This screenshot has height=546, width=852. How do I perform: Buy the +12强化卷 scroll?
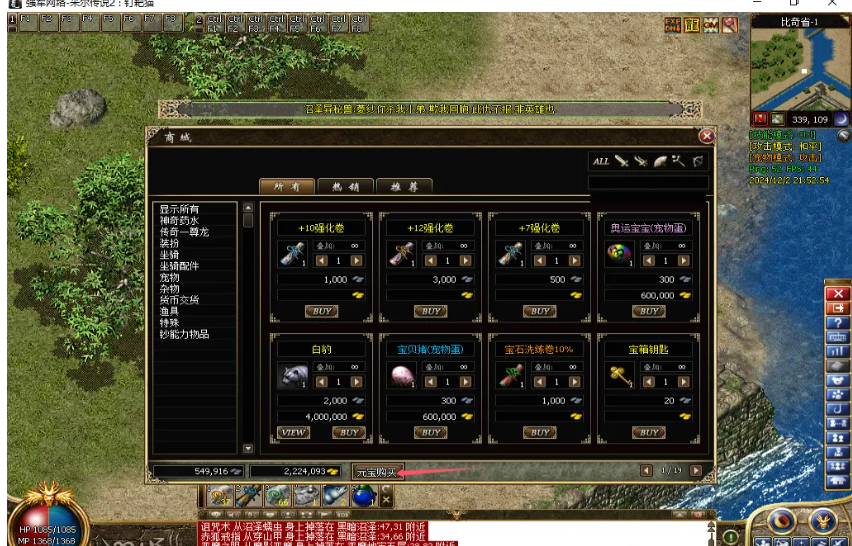click(430, 311)
